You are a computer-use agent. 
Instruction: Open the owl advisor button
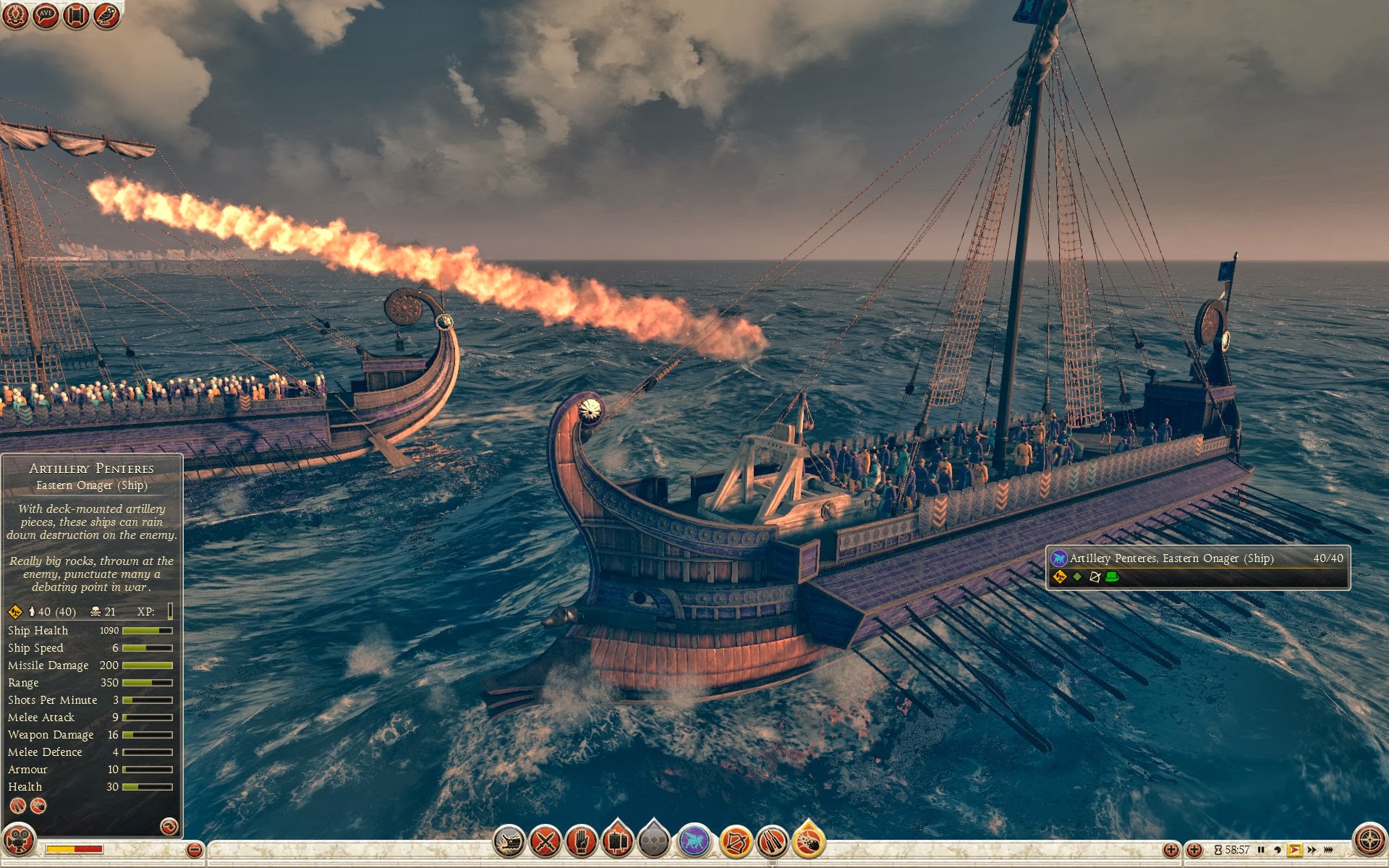106,16
